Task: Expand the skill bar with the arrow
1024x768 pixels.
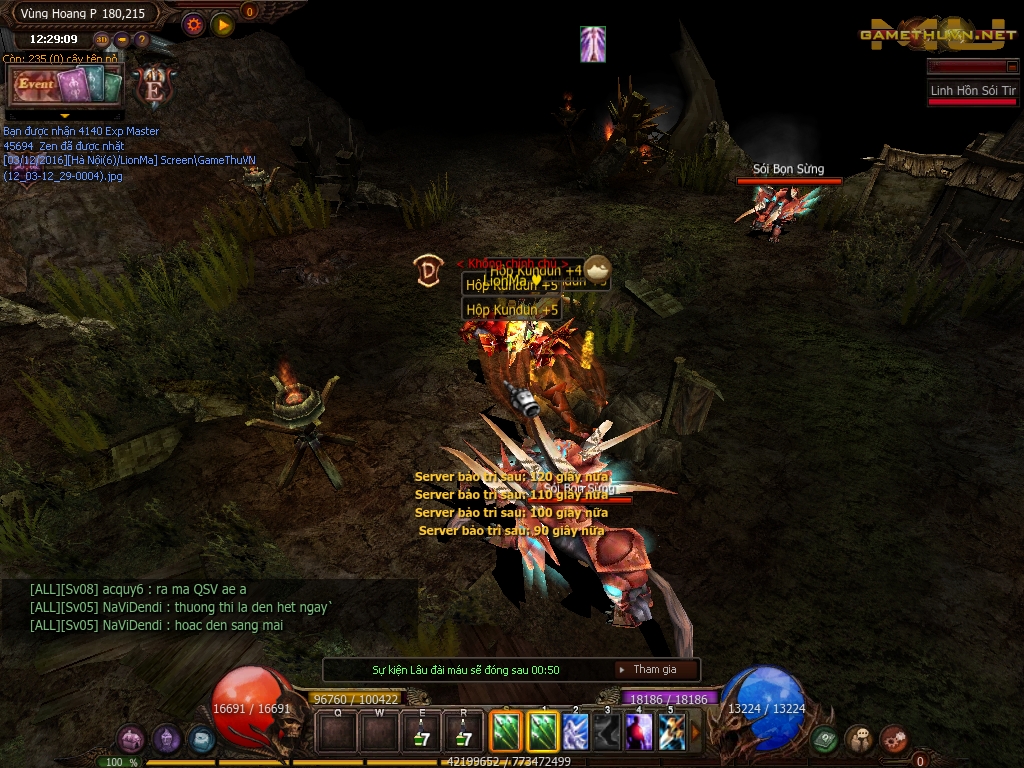Action: click(696, 732)
